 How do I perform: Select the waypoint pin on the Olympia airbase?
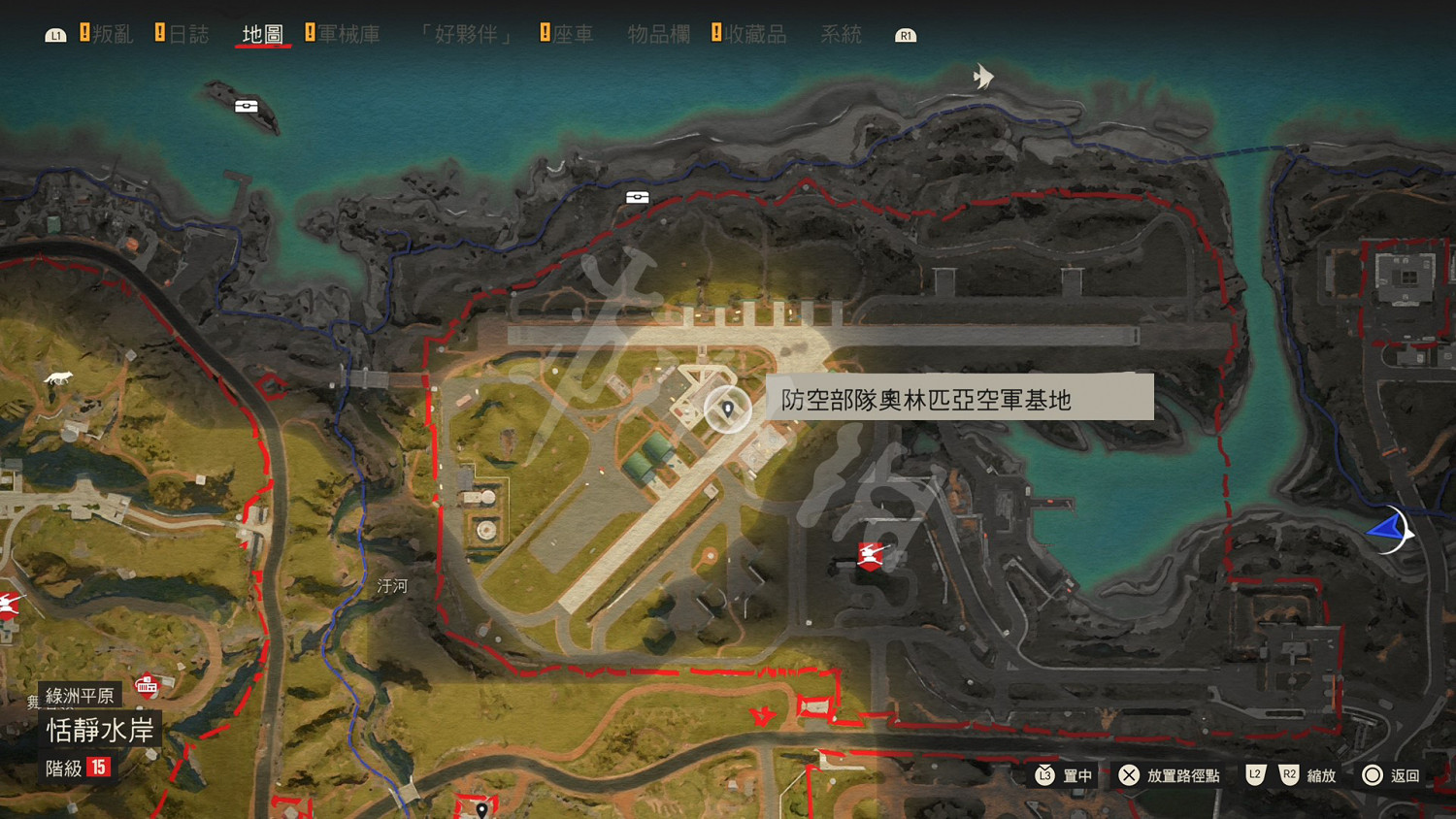coord(730,409)
